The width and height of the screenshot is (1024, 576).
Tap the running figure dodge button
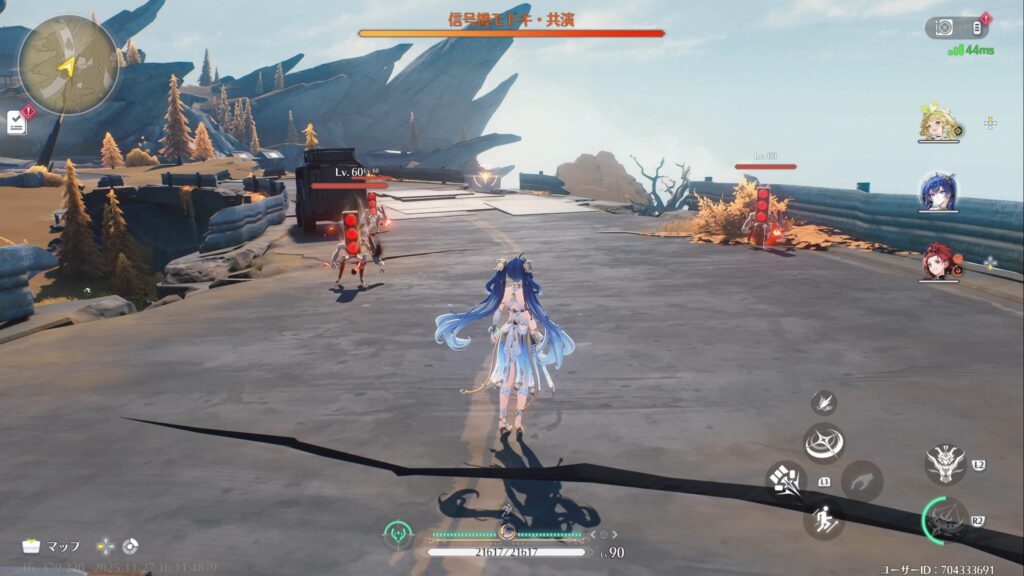pyautogui.click(x=823, y=519)
